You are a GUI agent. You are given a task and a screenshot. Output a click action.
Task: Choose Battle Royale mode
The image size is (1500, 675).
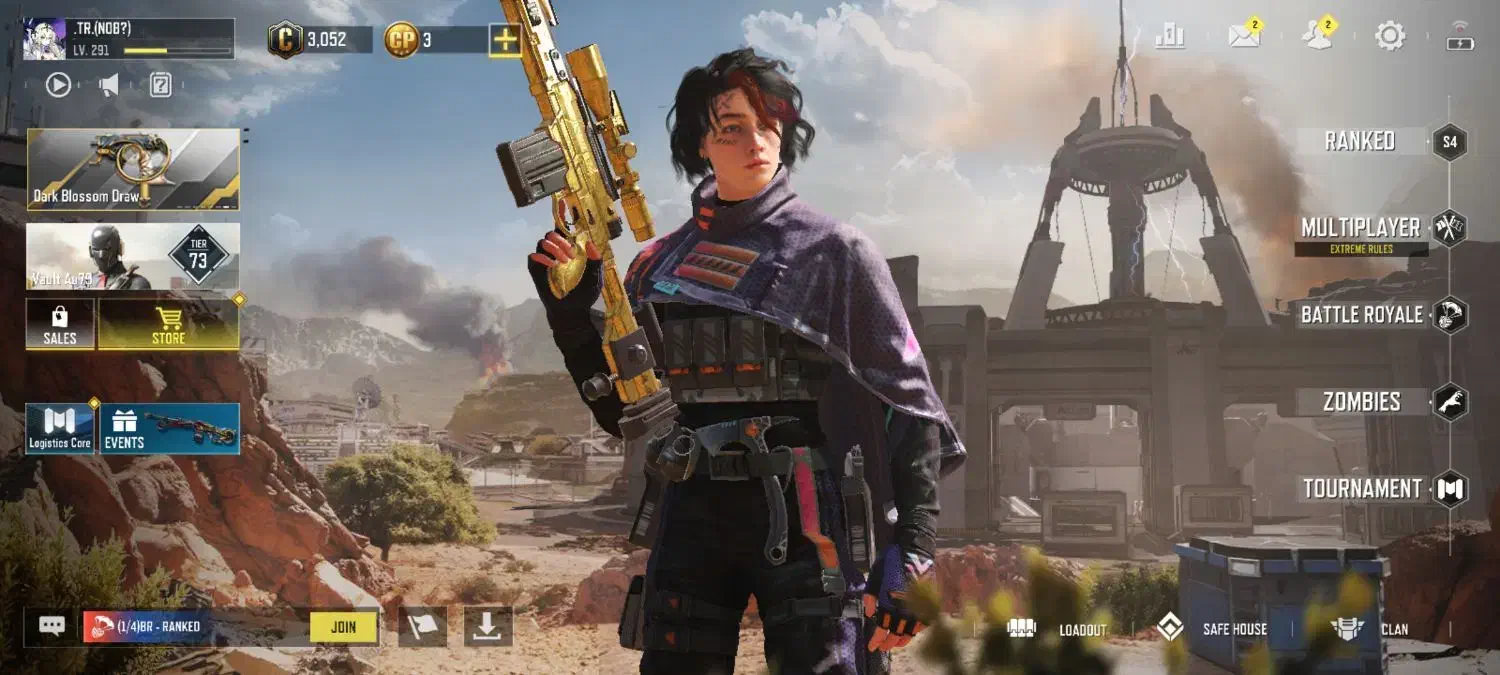coord(1362,315)
